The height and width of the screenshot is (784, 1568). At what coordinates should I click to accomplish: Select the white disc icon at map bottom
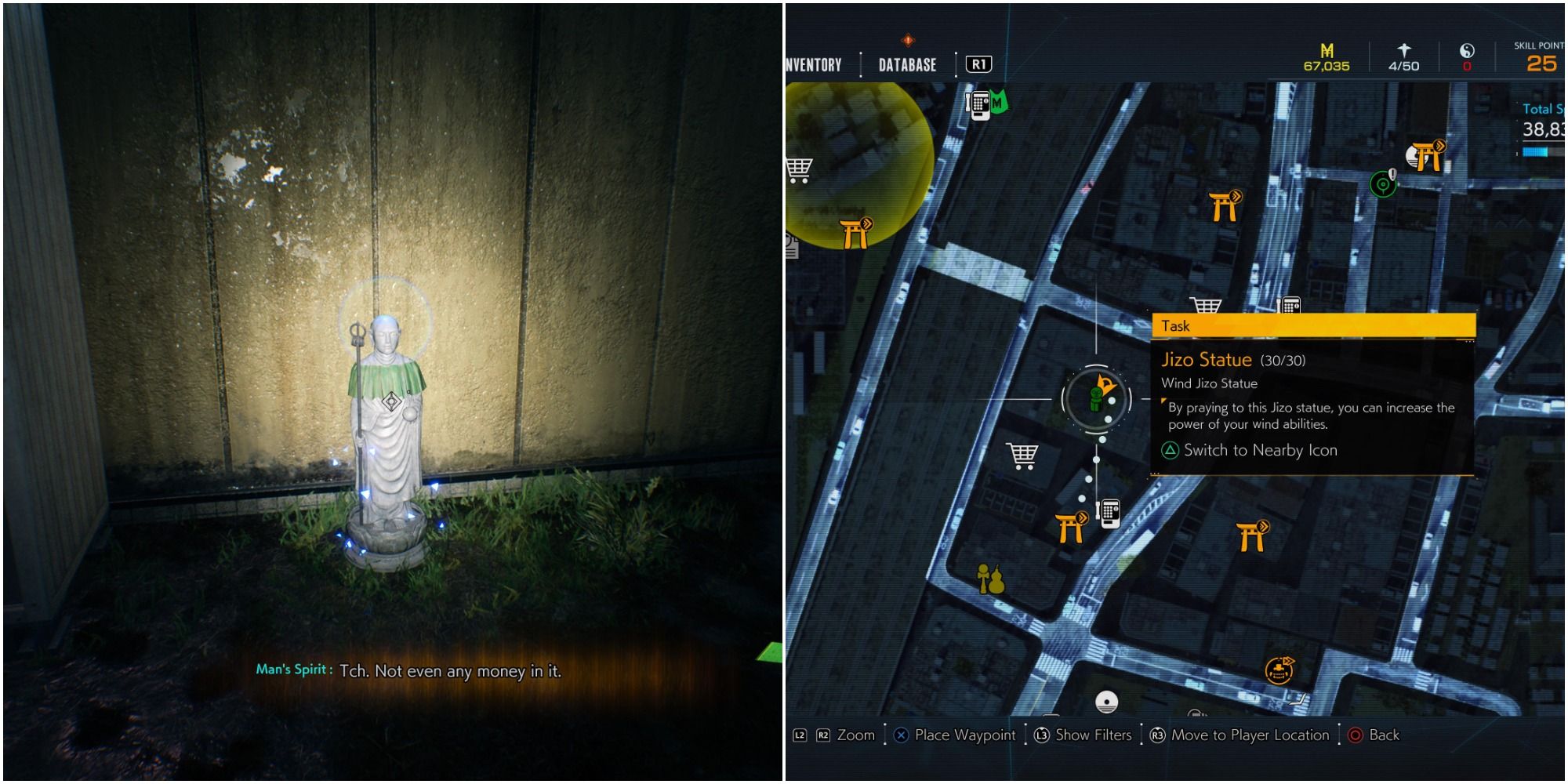pos(1107,702)
